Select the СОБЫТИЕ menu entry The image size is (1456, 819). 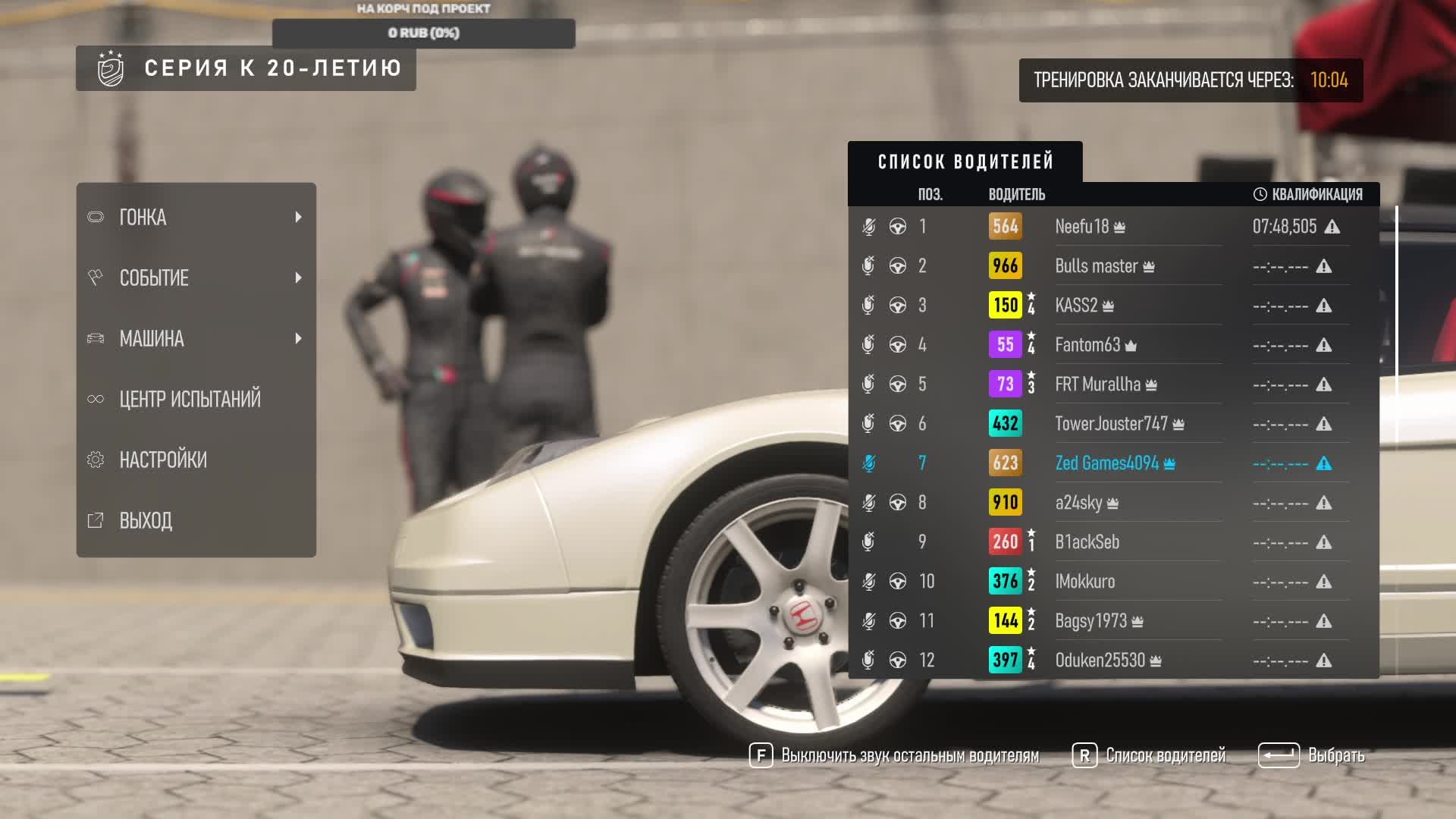click(x=196, y=278)
